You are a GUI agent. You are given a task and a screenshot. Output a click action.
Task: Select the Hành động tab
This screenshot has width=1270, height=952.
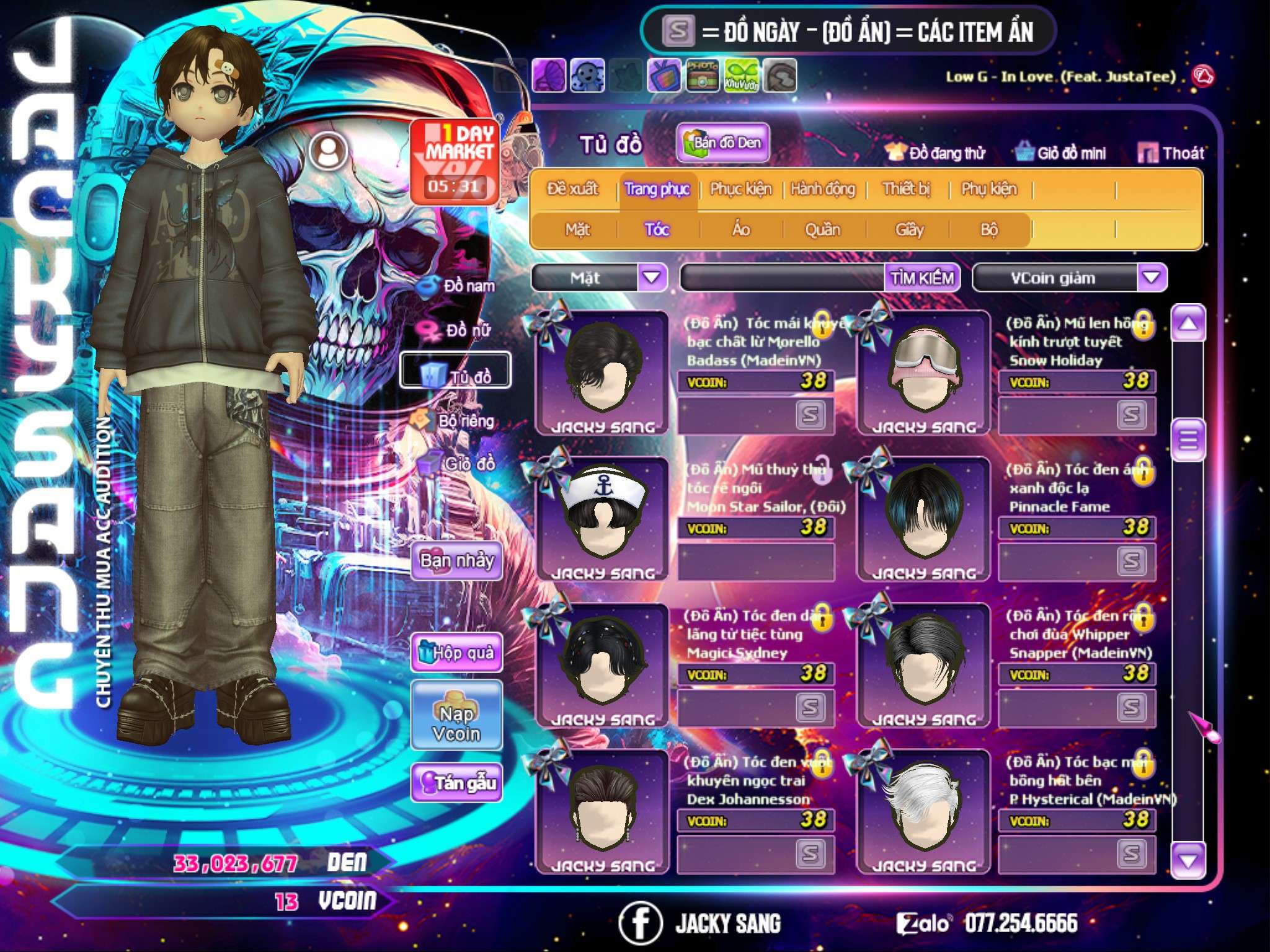(823, 188)
